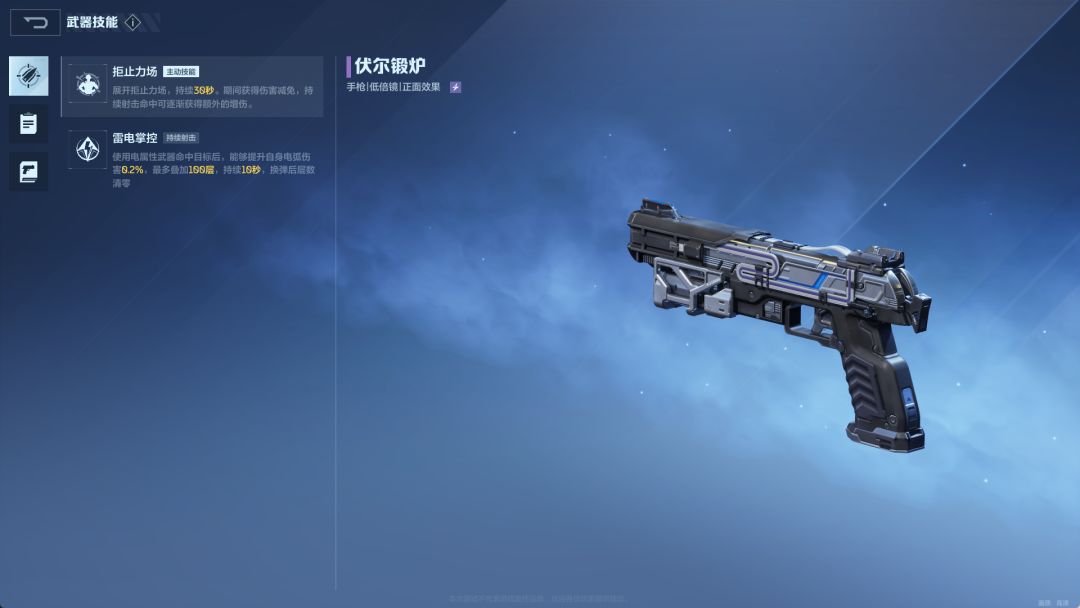This screenshot has width=1080, height=608.
Task: Select the 雷电掌控 skill entry
Action: pos(193,158)
